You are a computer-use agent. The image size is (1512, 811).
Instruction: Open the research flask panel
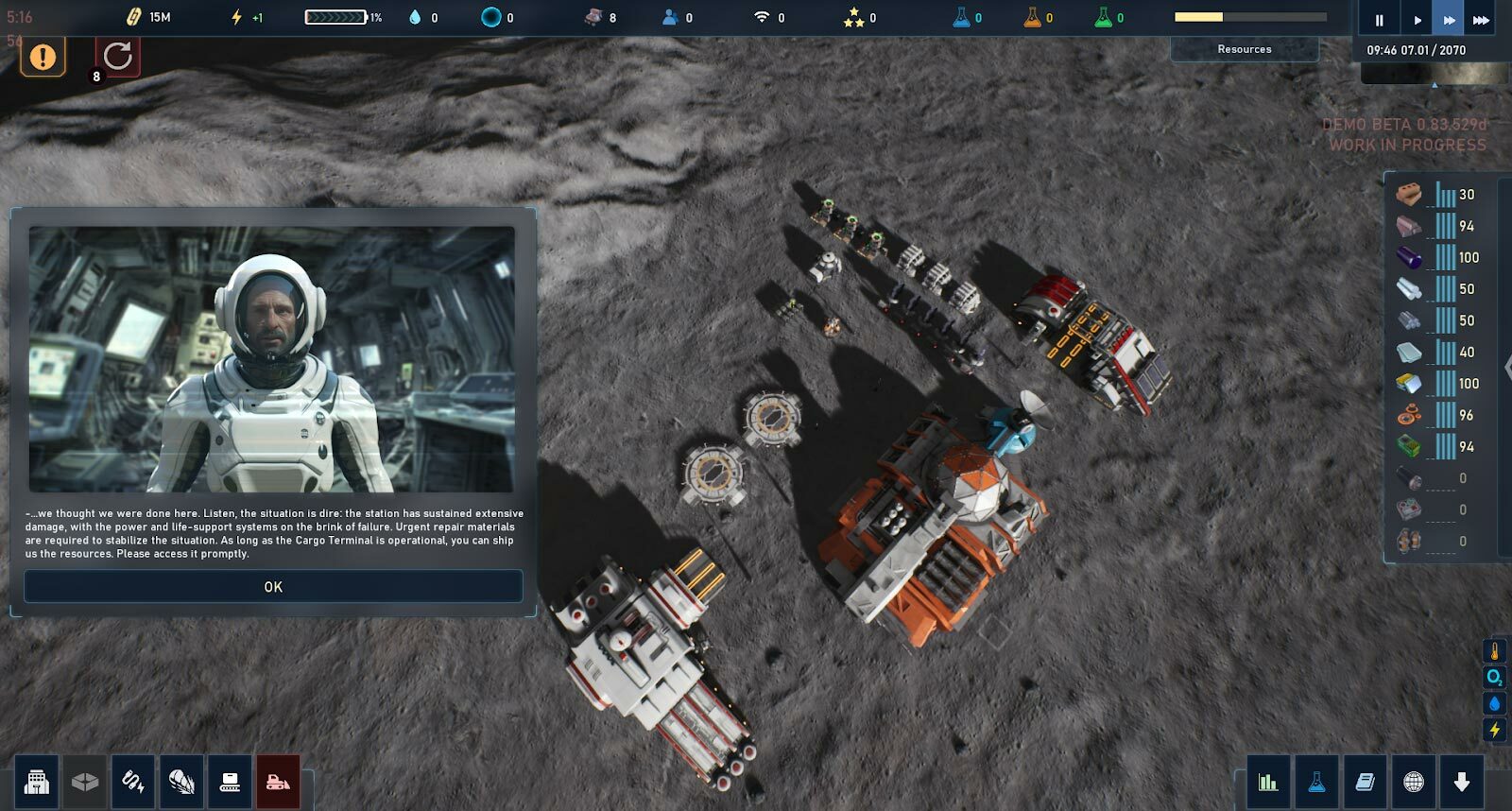click(1316, 782)
